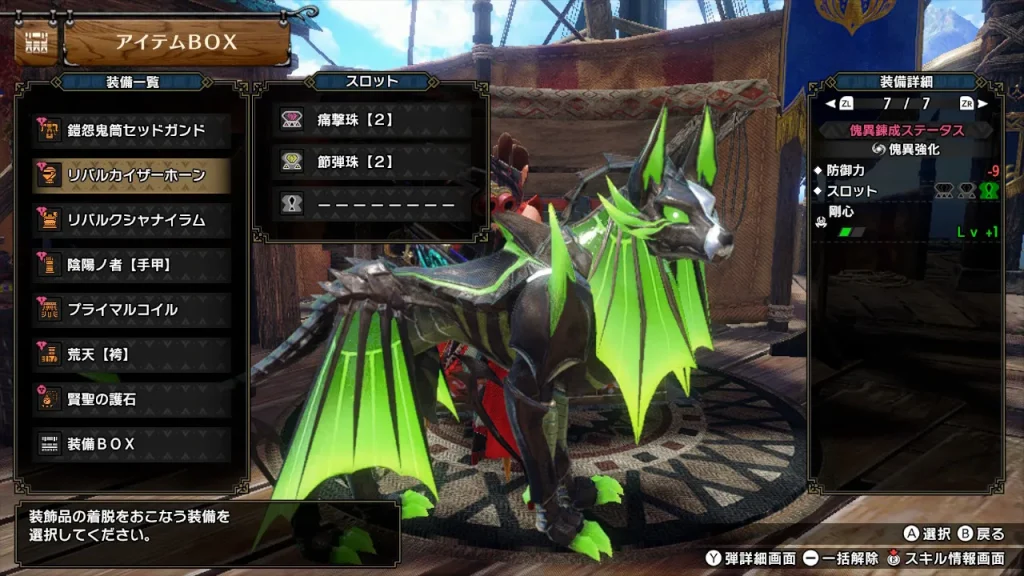
Task: Choose the 節弾珠【2】 decoration slot
Action: [x=372, y=162]
